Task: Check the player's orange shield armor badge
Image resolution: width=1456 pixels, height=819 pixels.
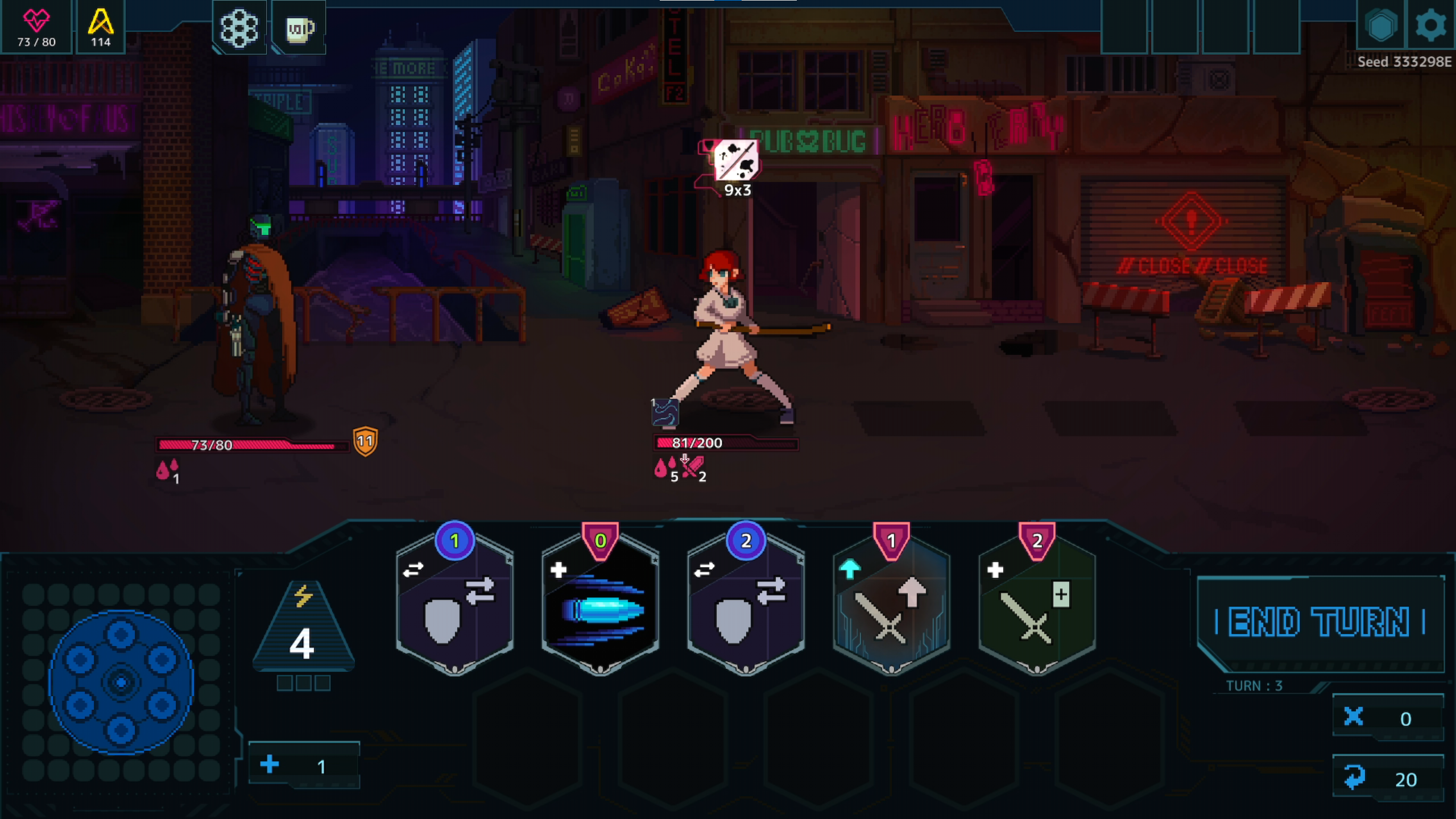Action: [365, 441]
